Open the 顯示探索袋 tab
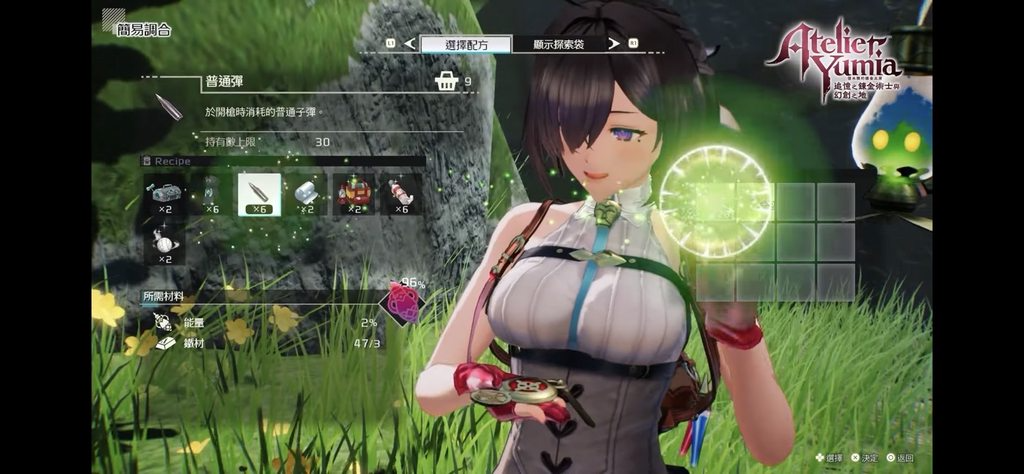This screenshot has height=474, width=1024. (560, 44)
